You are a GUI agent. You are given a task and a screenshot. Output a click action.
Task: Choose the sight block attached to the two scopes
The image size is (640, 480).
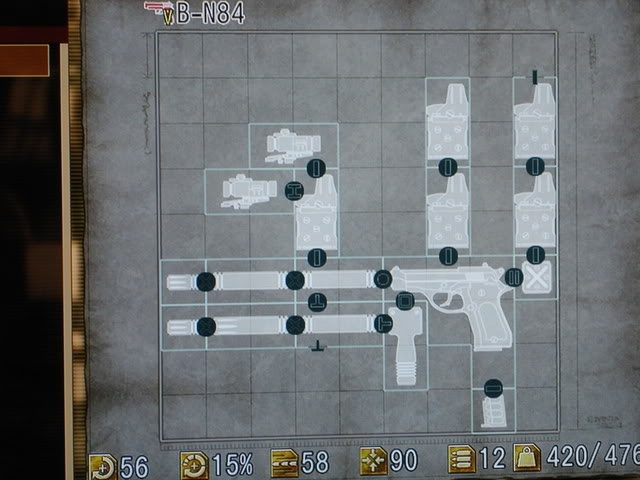click(x=317, y=210)
